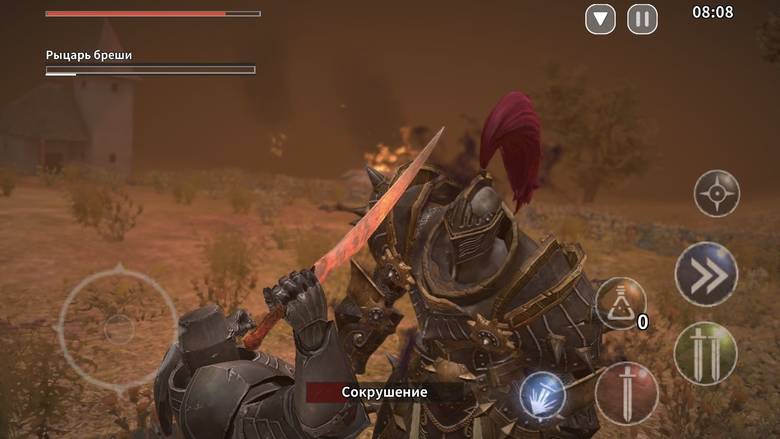Activate the double-arrow dash button
The height and width of the screenshot is (439, 780).
point(706,273)
